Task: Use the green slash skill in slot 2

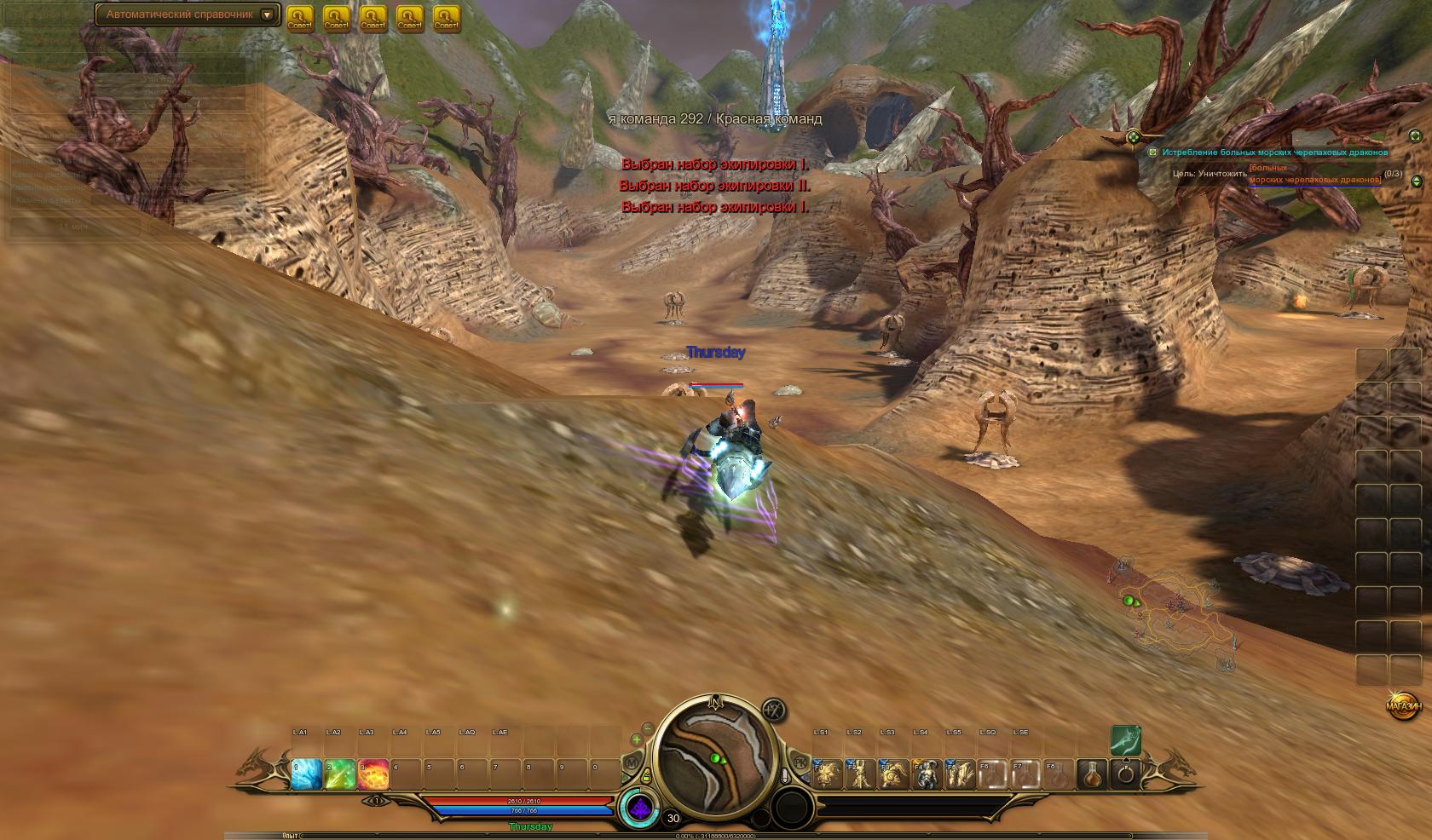Action: pos(339,774)
